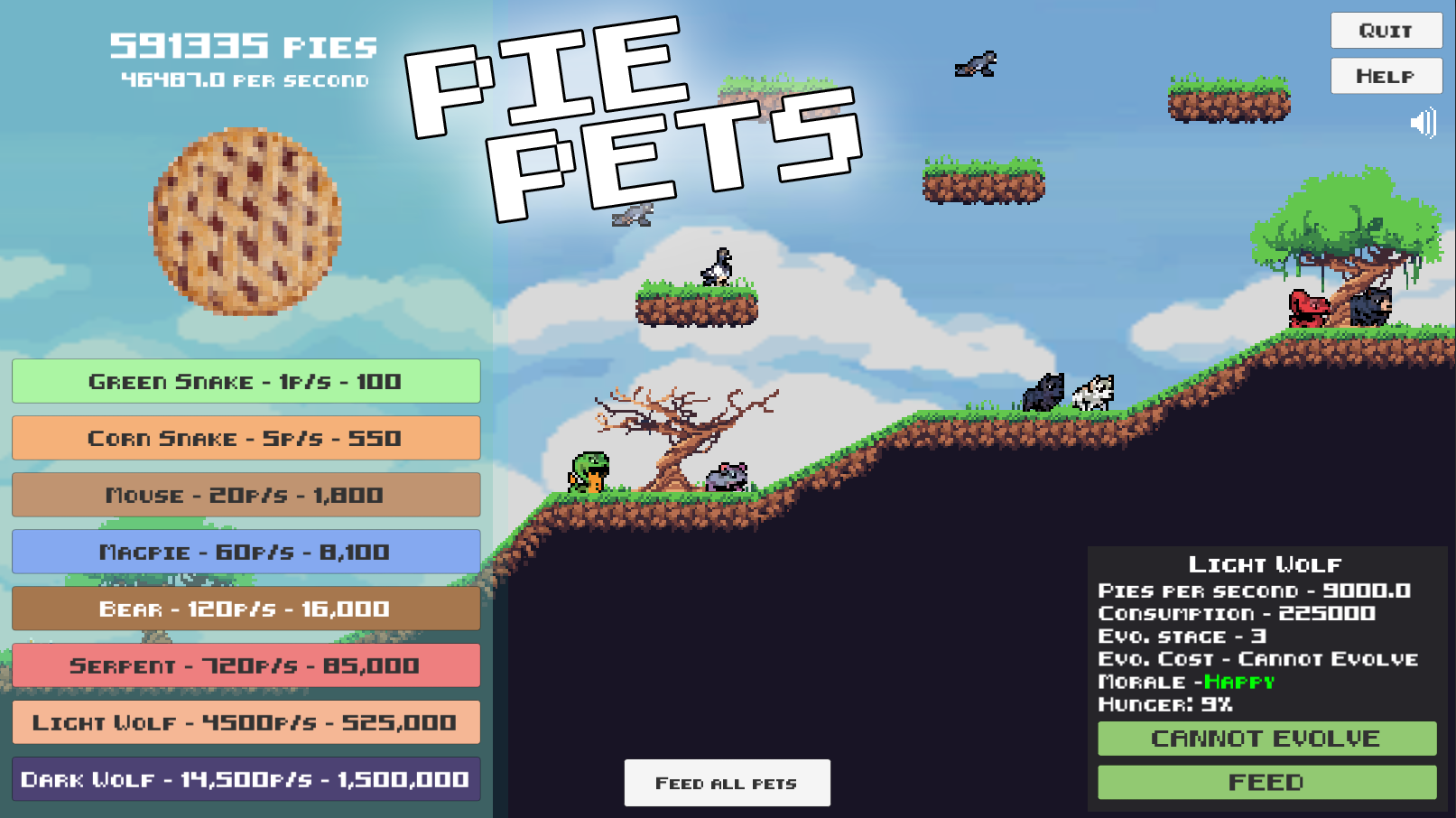Quit the game
This screenshot has width=1456, height=818.
coord(1386,30)
